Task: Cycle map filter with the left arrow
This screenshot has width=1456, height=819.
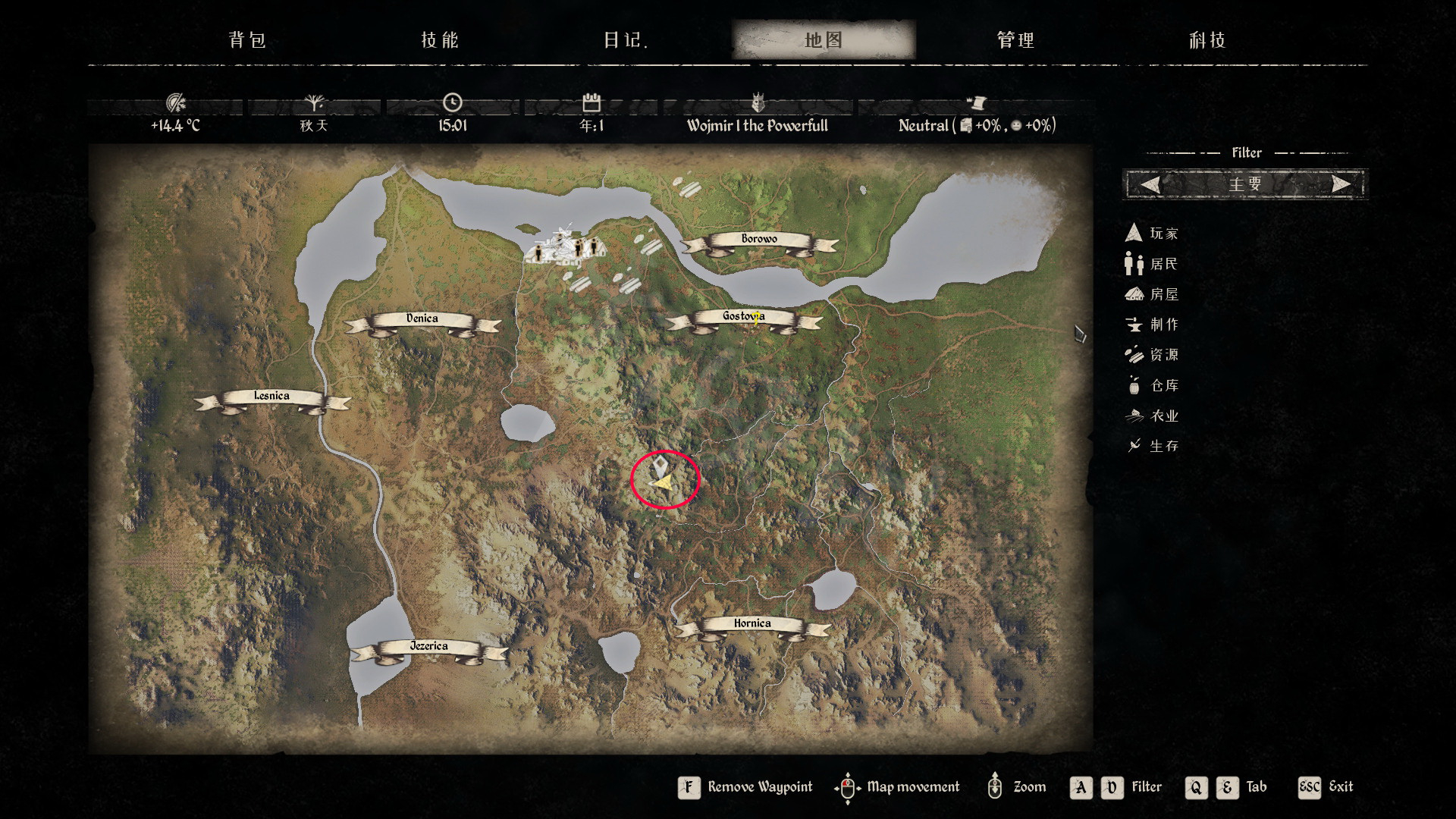Action: pyautogui.click(x=1150, y=184)
